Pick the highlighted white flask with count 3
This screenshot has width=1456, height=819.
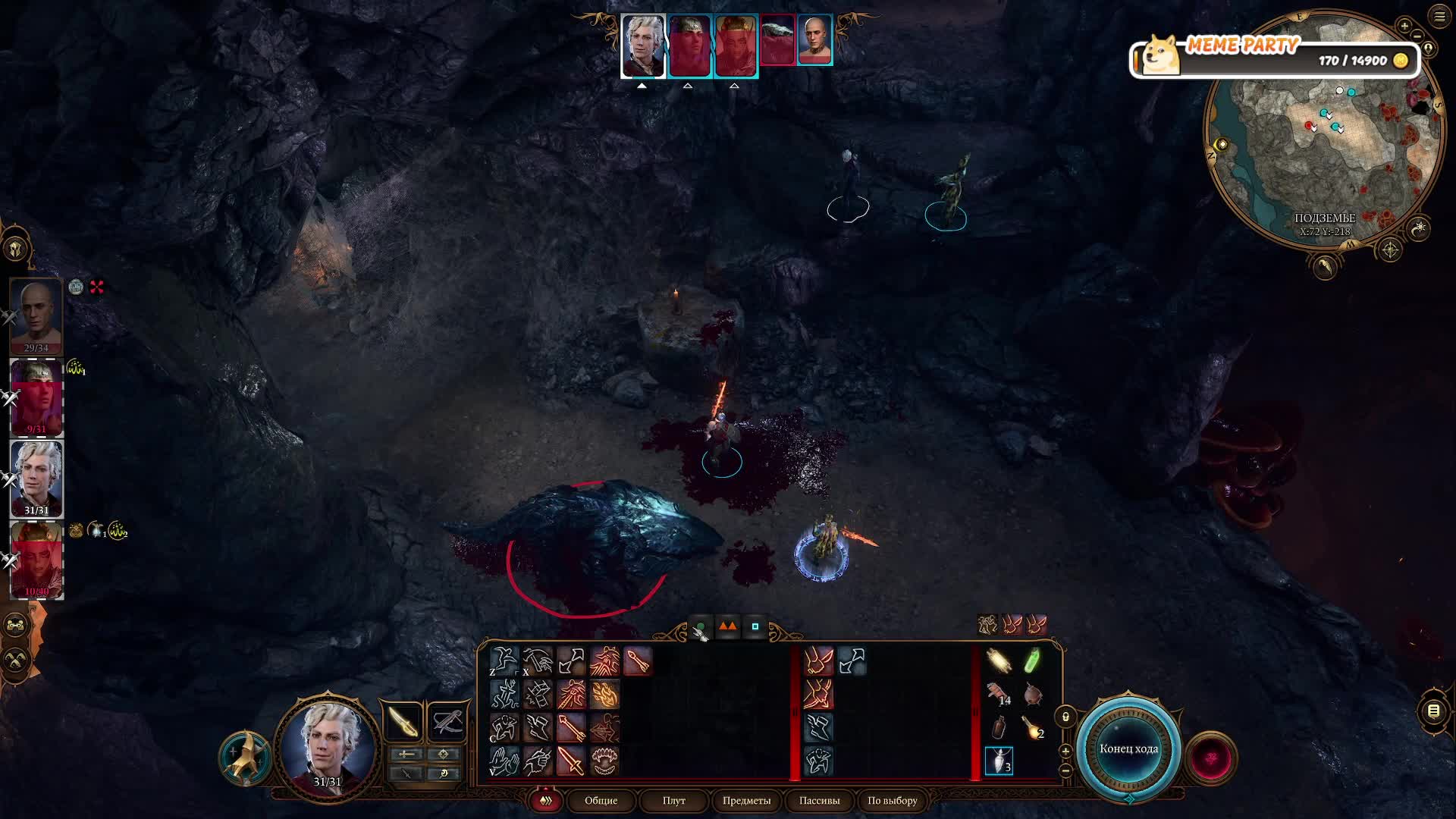click(999, 761)
